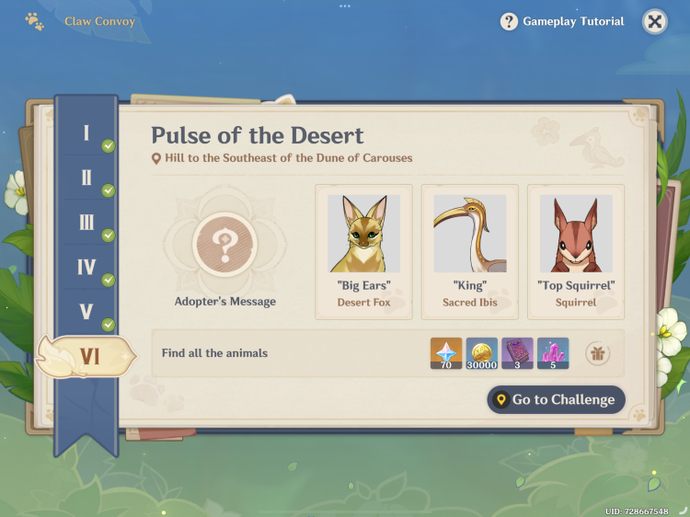Switch to stage I tab
690x517 pixels.
pyautogui.click(x=87, y=133)
